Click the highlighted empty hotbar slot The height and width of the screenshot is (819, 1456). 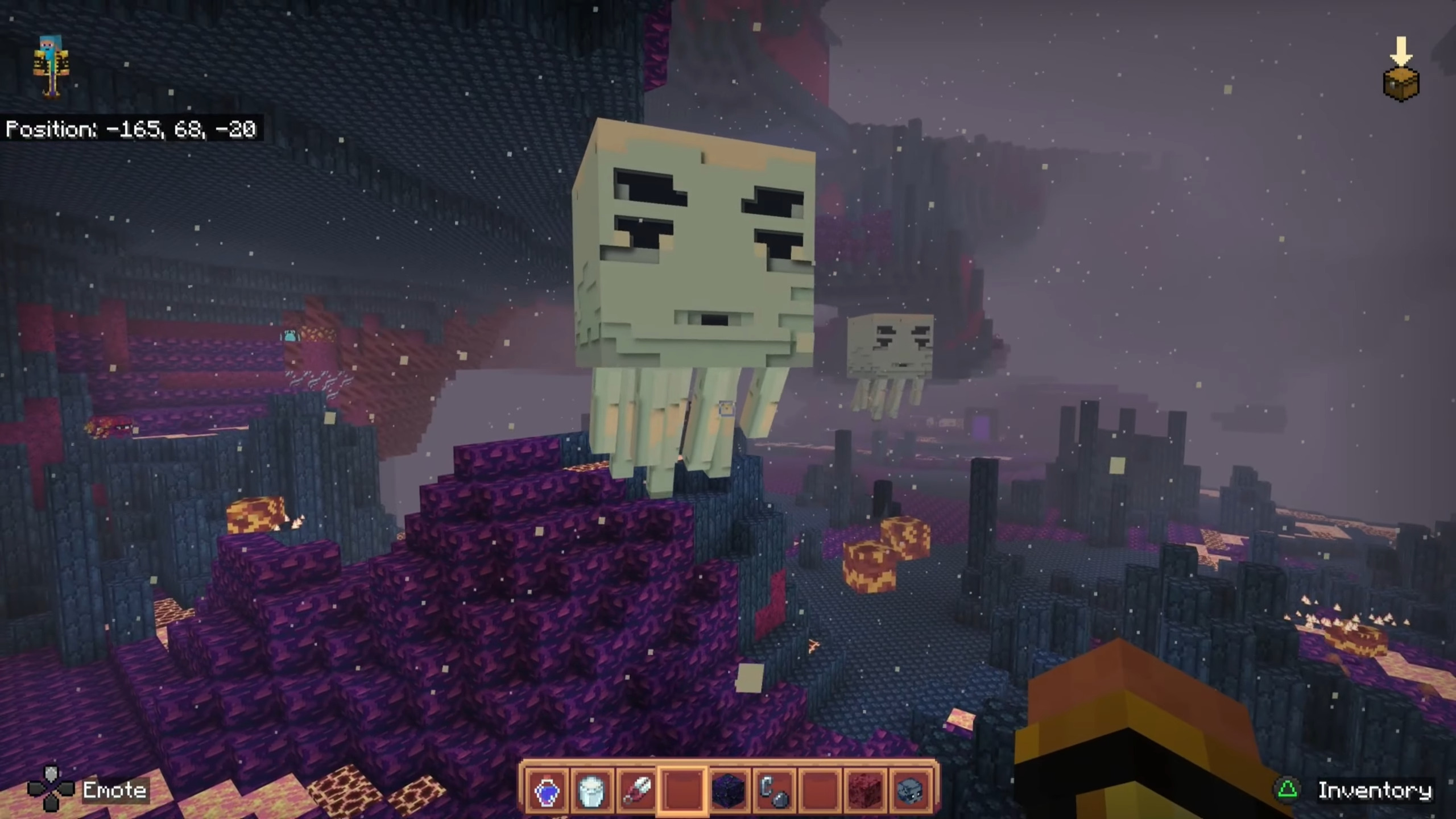click(x=682, y=790)
